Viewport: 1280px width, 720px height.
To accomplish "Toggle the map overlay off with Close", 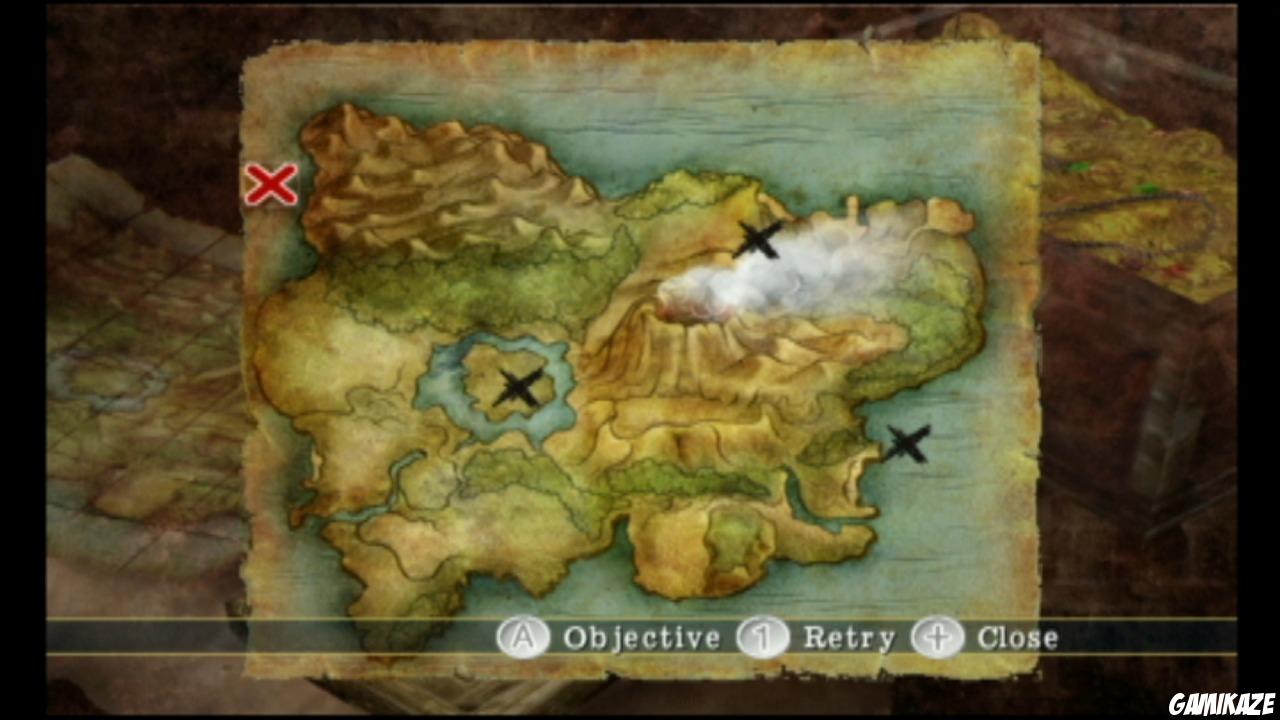I will click(1018, 637).
